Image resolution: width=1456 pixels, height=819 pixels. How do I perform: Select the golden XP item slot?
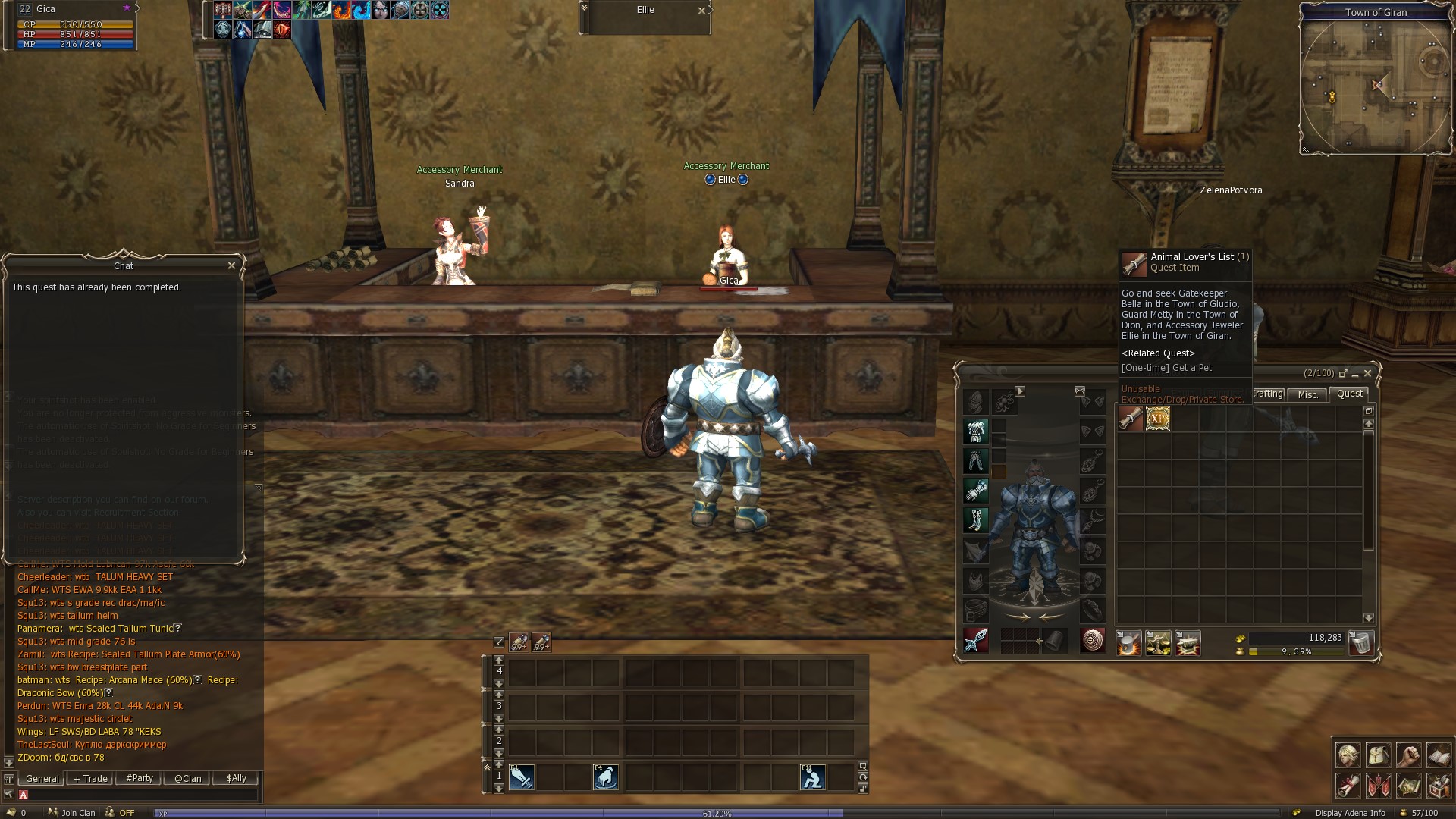(1158, 419)
